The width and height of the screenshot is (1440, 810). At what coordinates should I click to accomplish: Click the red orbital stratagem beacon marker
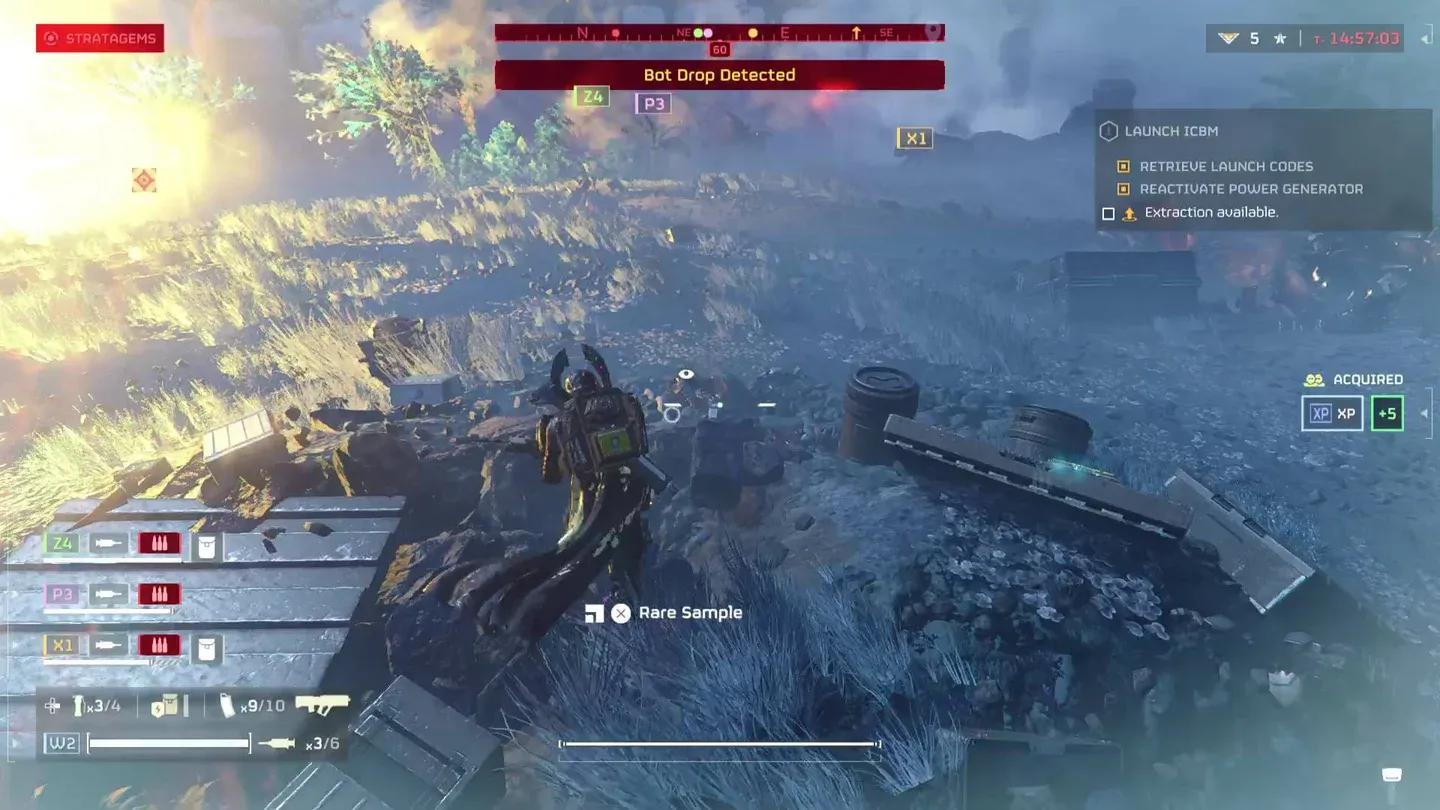tap(144, 180)
